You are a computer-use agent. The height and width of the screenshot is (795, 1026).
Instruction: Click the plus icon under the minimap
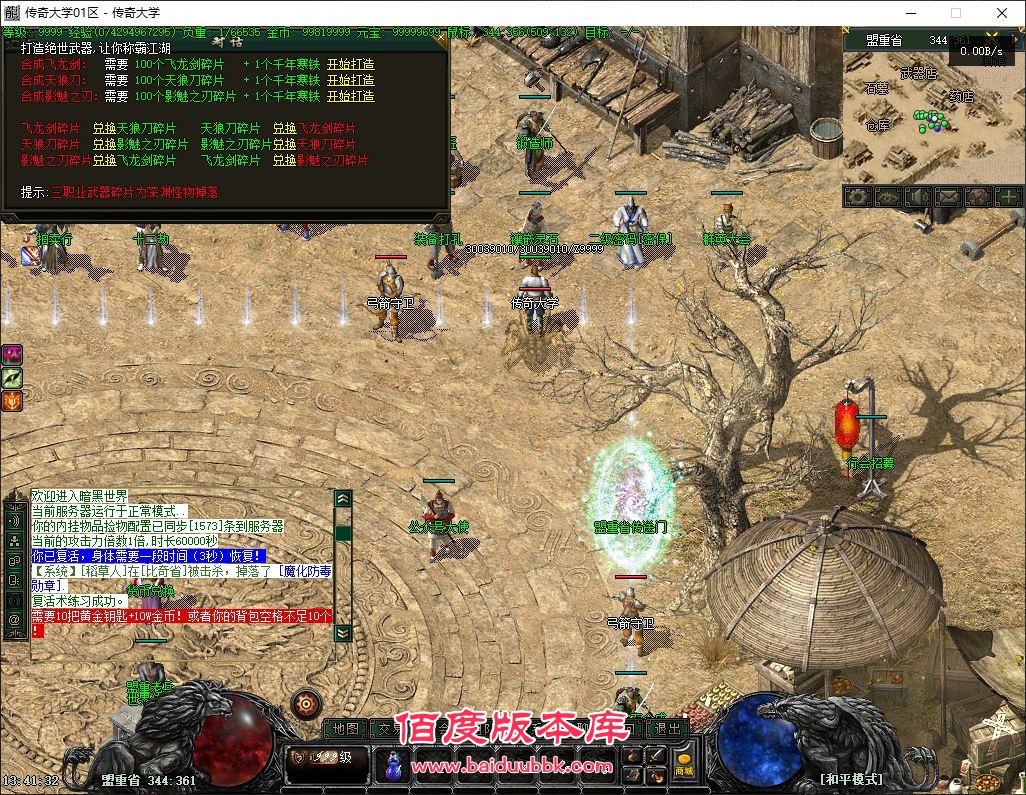click(x=1007, y=197)
